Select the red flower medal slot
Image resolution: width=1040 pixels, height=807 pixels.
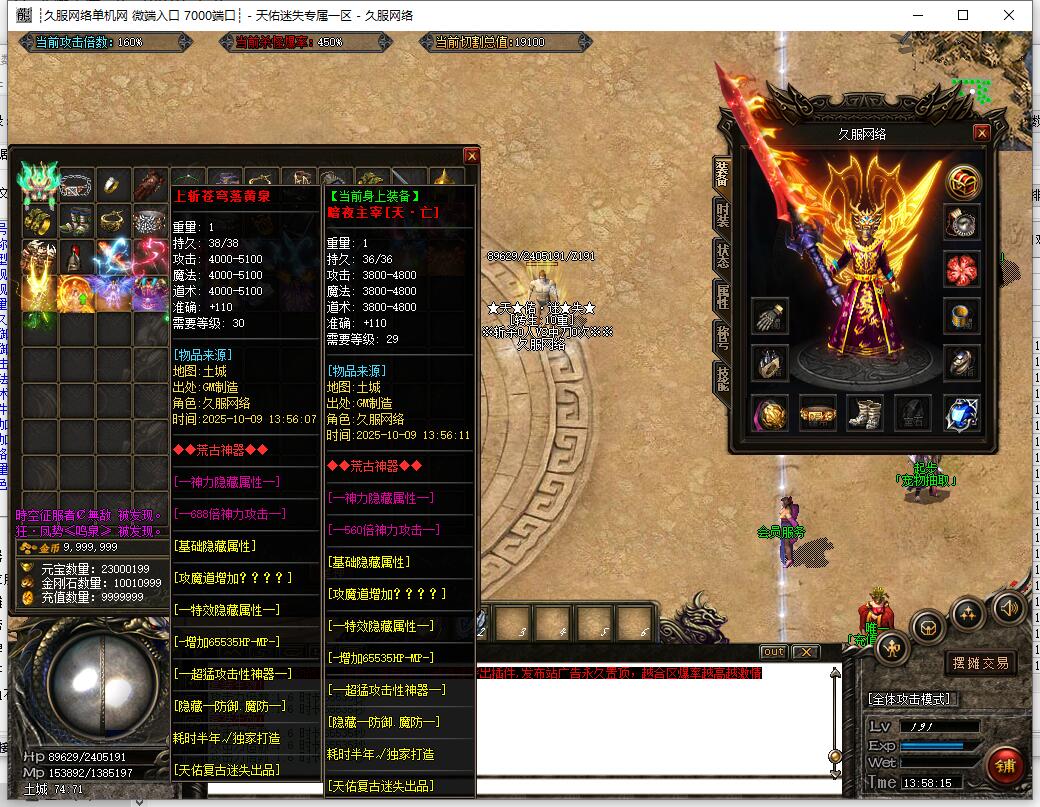coord(962,268)
